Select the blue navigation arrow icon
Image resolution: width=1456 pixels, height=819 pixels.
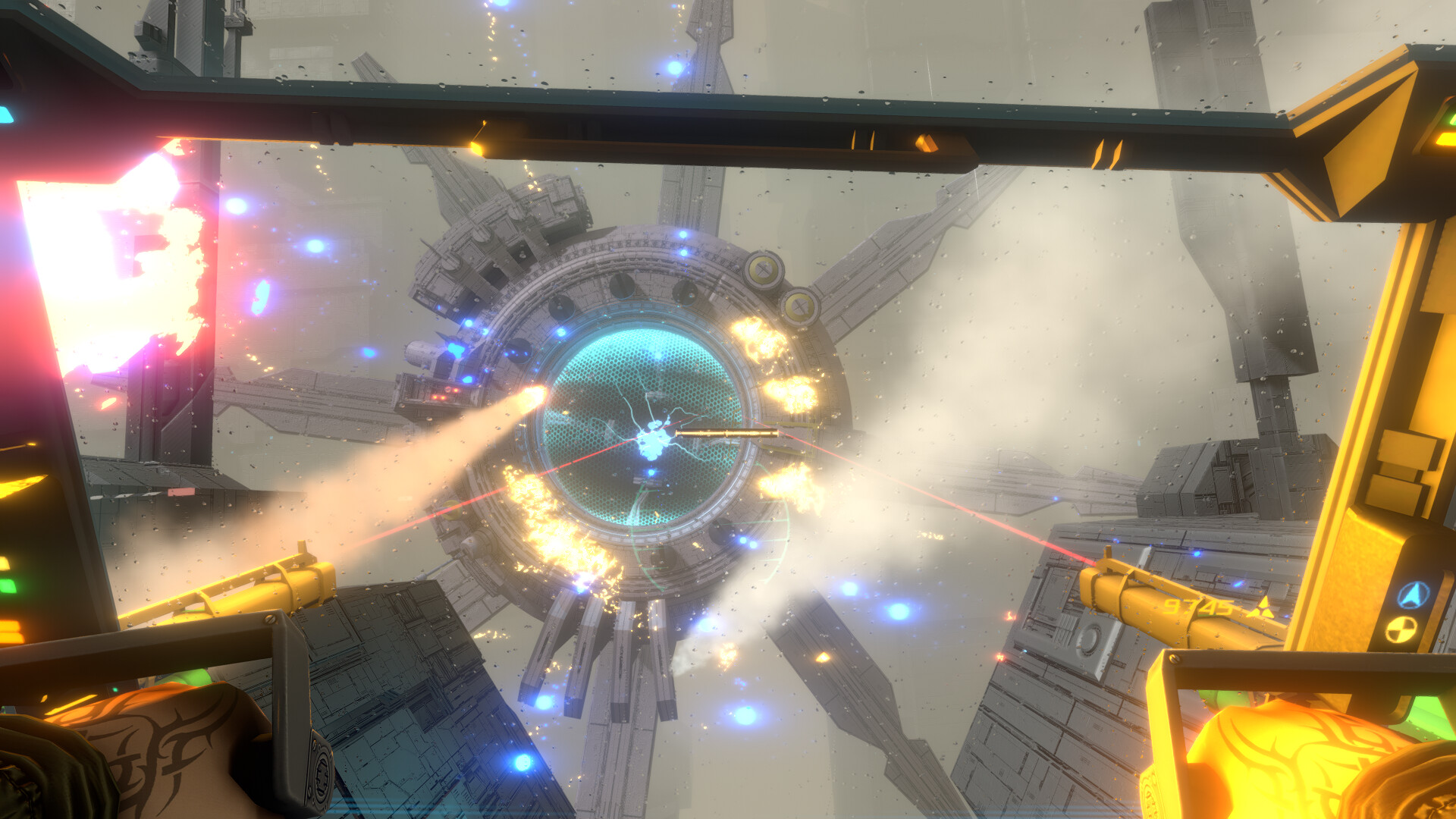(x=1413, y=595)
